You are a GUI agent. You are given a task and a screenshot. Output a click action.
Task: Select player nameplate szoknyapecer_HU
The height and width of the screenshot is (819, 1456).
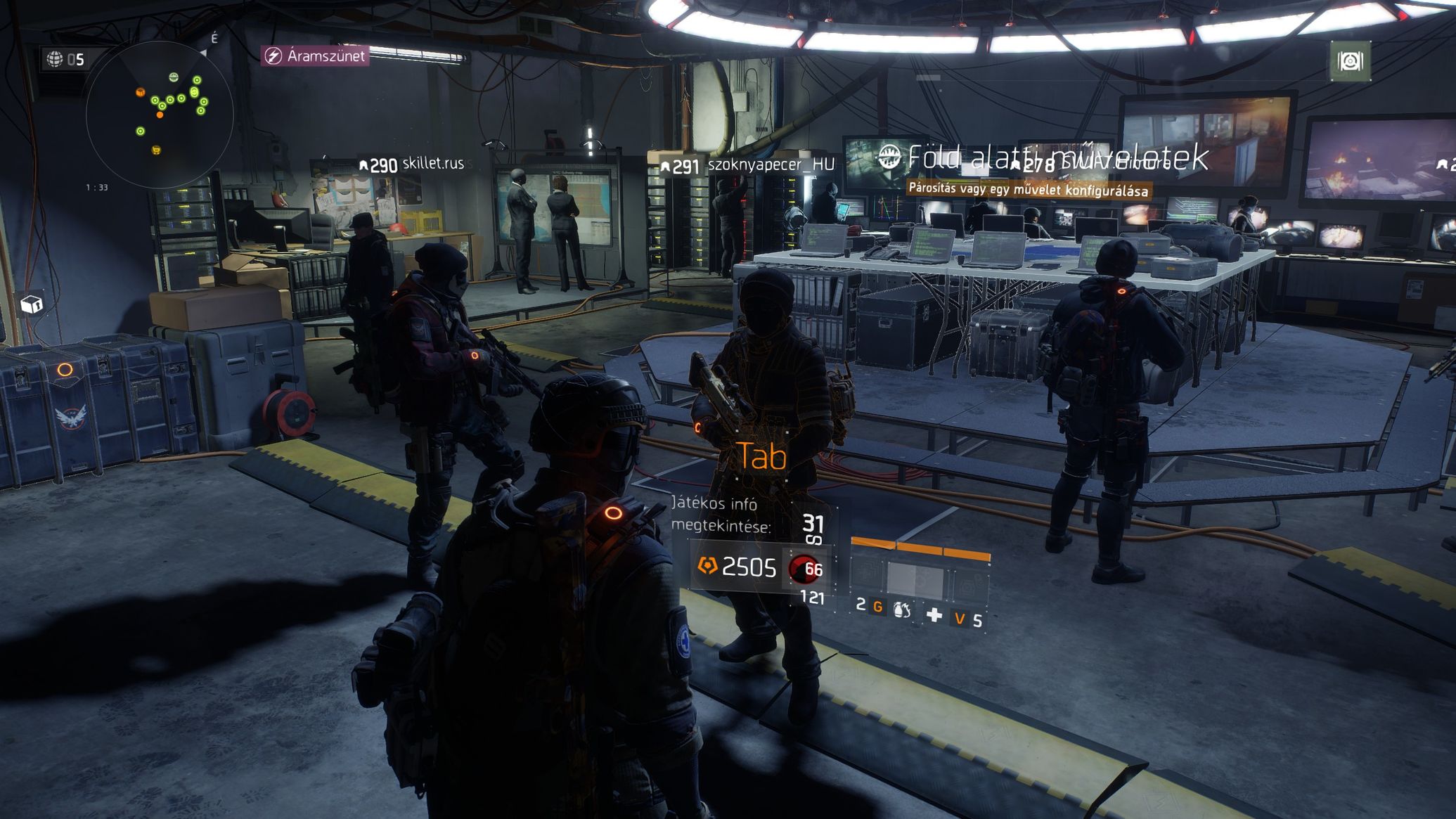[748, 165]
